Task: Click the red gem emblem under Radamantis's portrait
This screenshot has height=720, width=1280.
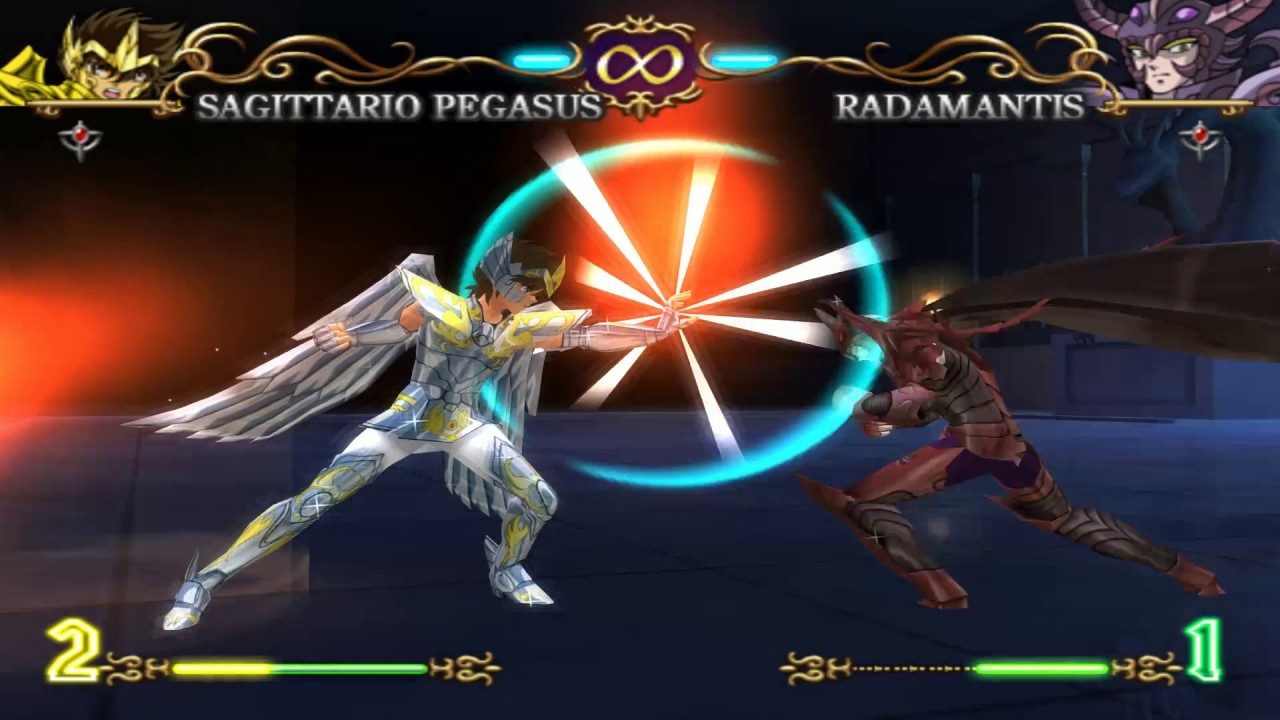Action: [x=1199, y=138]
